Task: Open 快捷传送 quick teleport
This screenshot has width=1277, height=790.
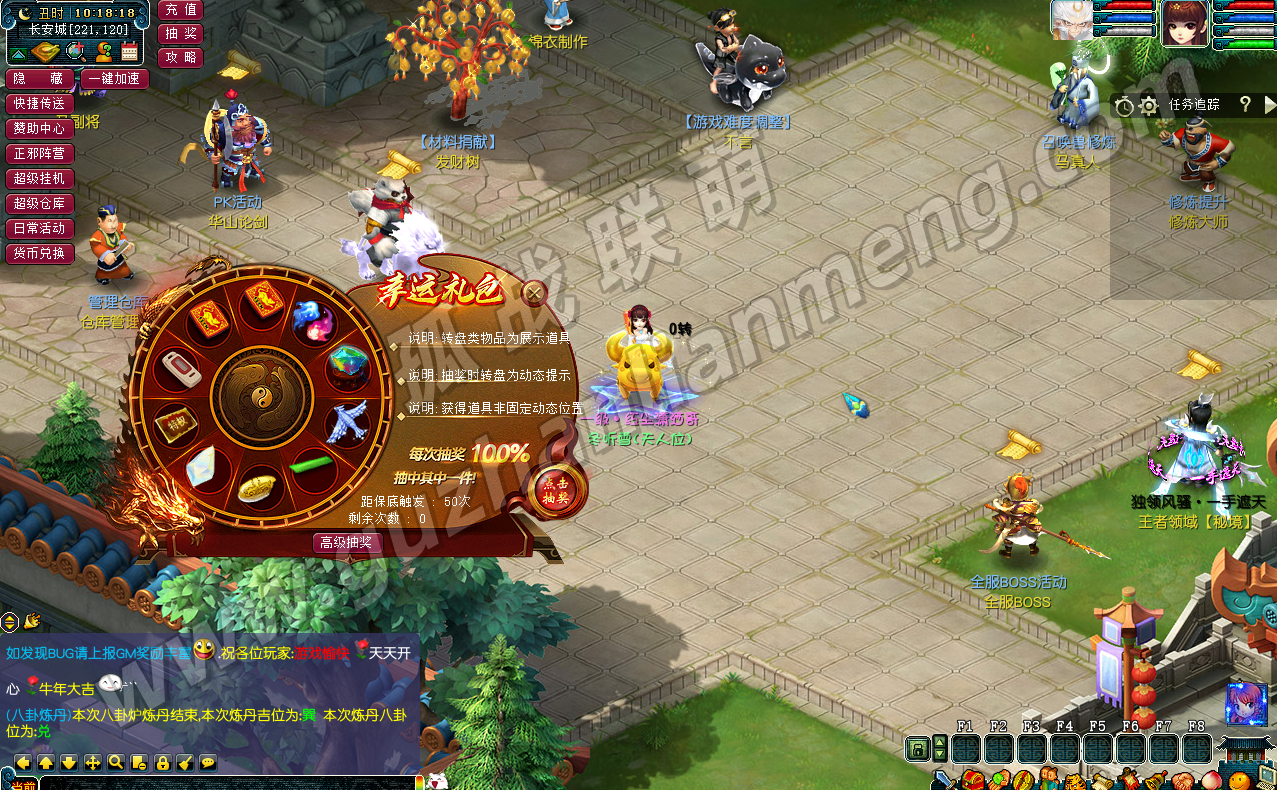Action: (x=39, y=104)
